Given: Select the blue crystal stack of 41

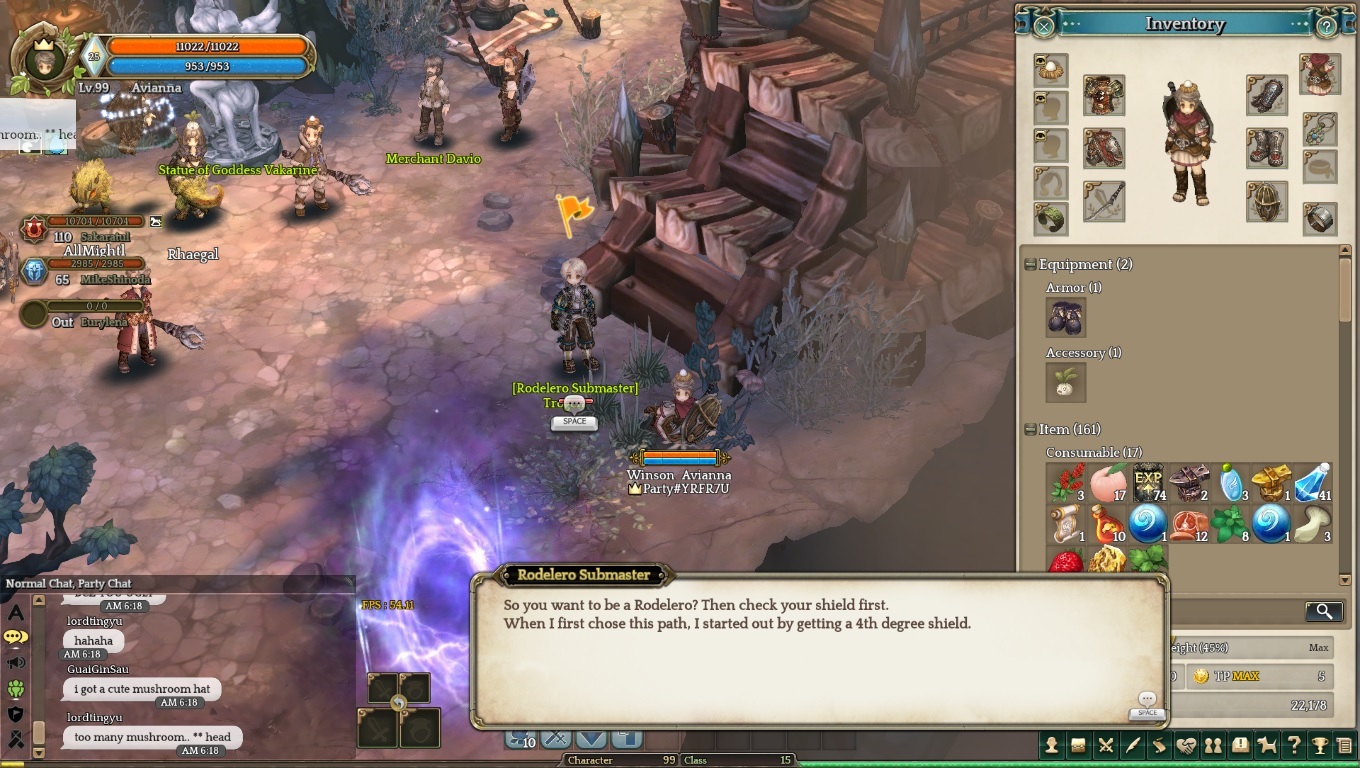Looking at the screenshot, I should (x=1312, y=482).
